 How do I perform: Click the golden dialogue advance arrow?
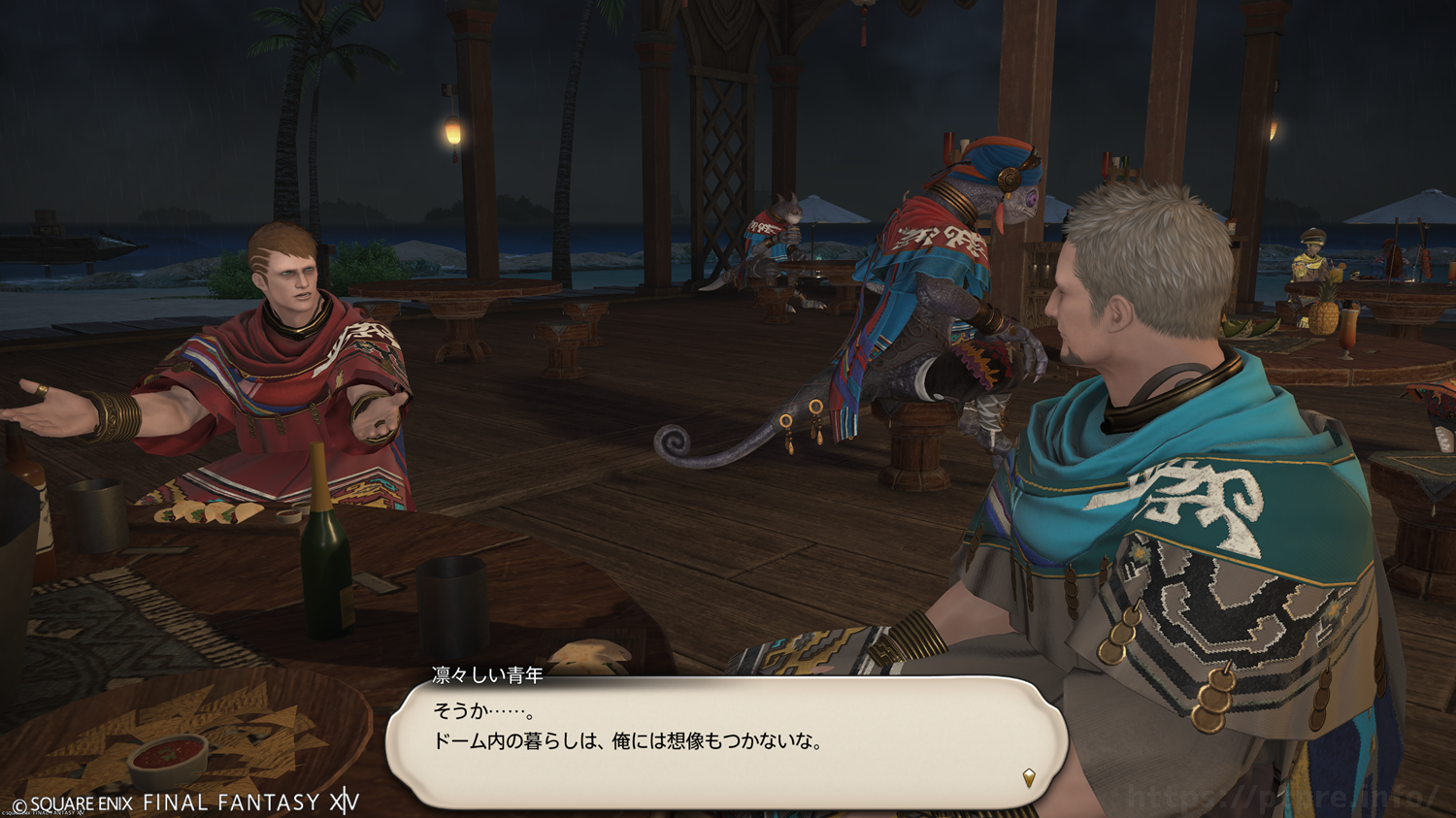pyautogui.click(x=1028, y=777)
